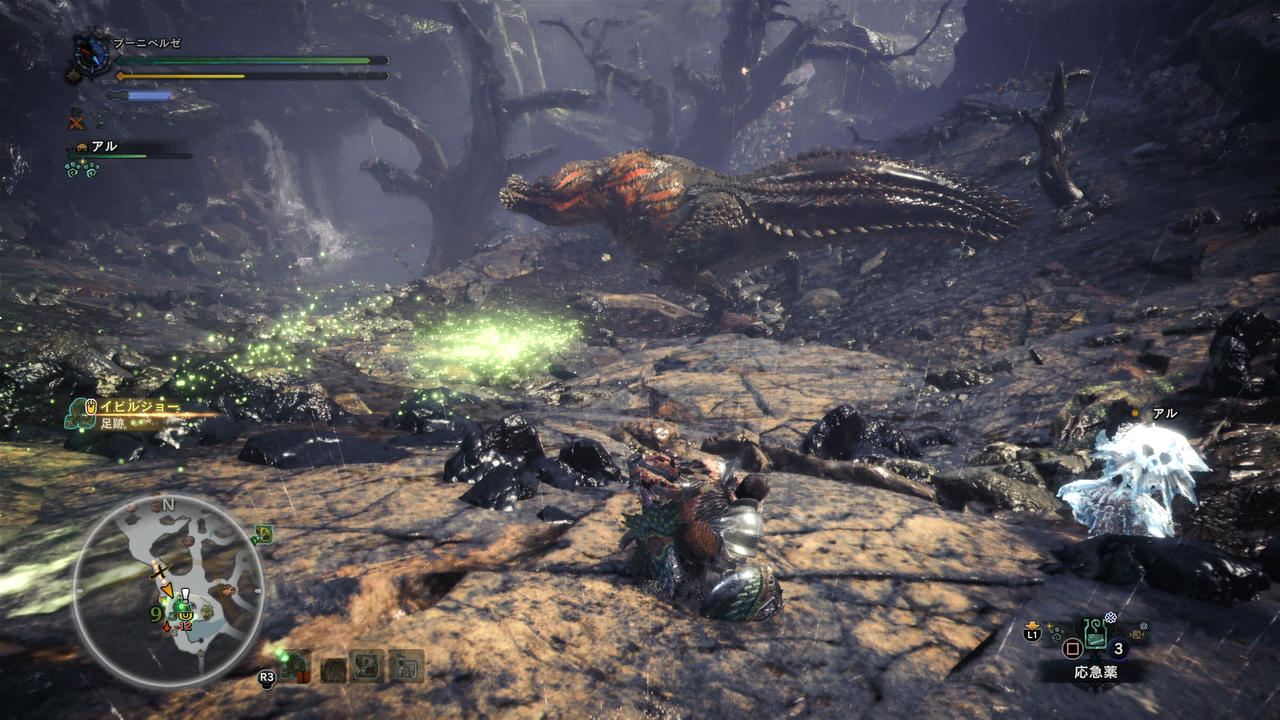Click the quest clock dial icon
1280x720 pixels.
[x=93, y=57]
